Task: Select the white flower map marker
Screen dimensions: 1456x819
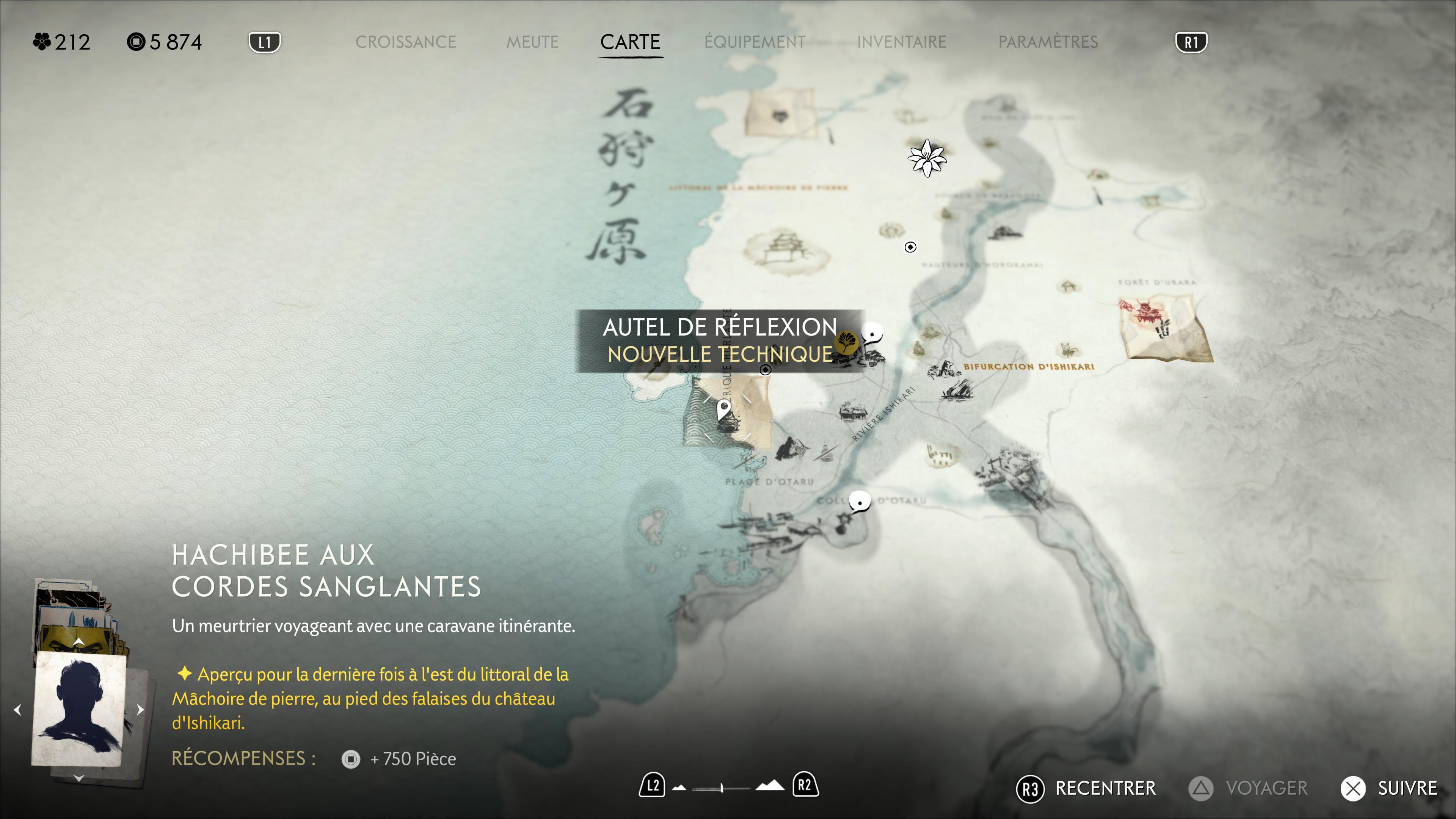Action: (x=926, y=158)
